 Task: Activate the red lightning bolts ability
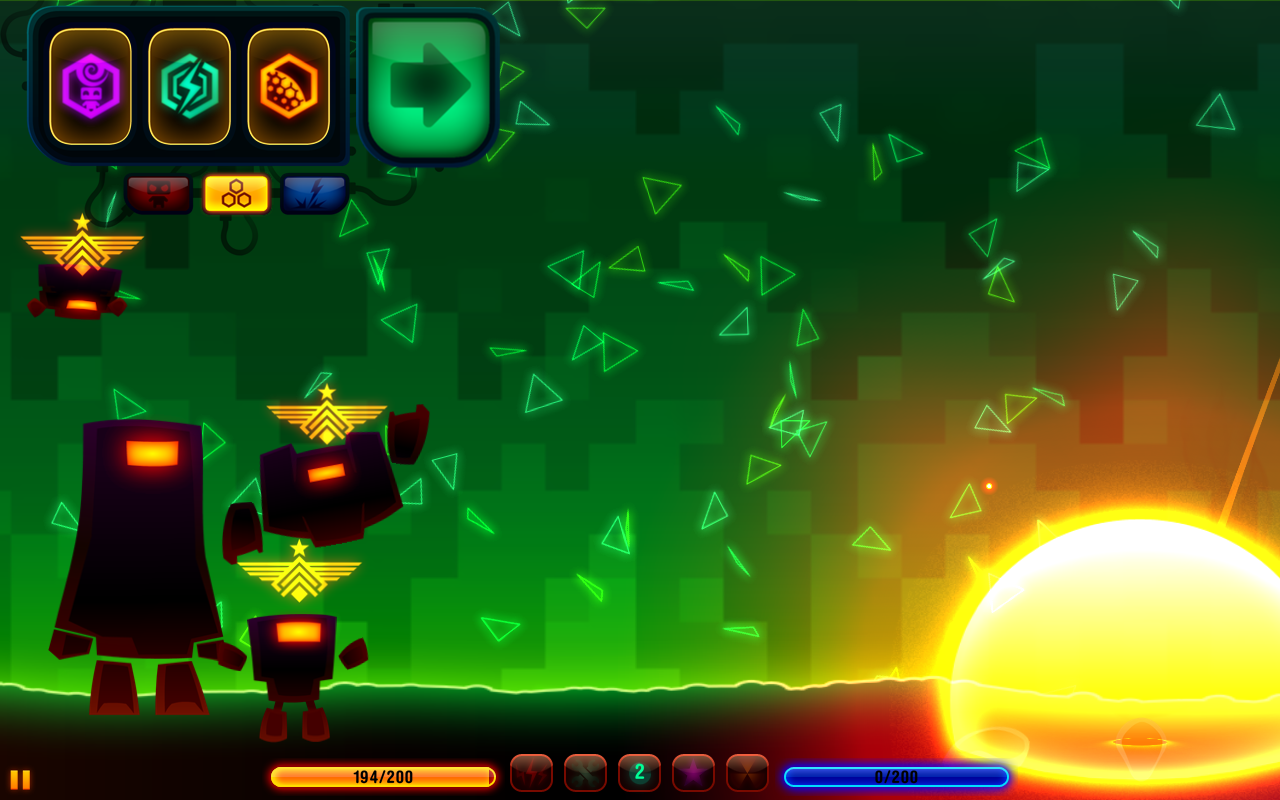click(x=531, y=773)
